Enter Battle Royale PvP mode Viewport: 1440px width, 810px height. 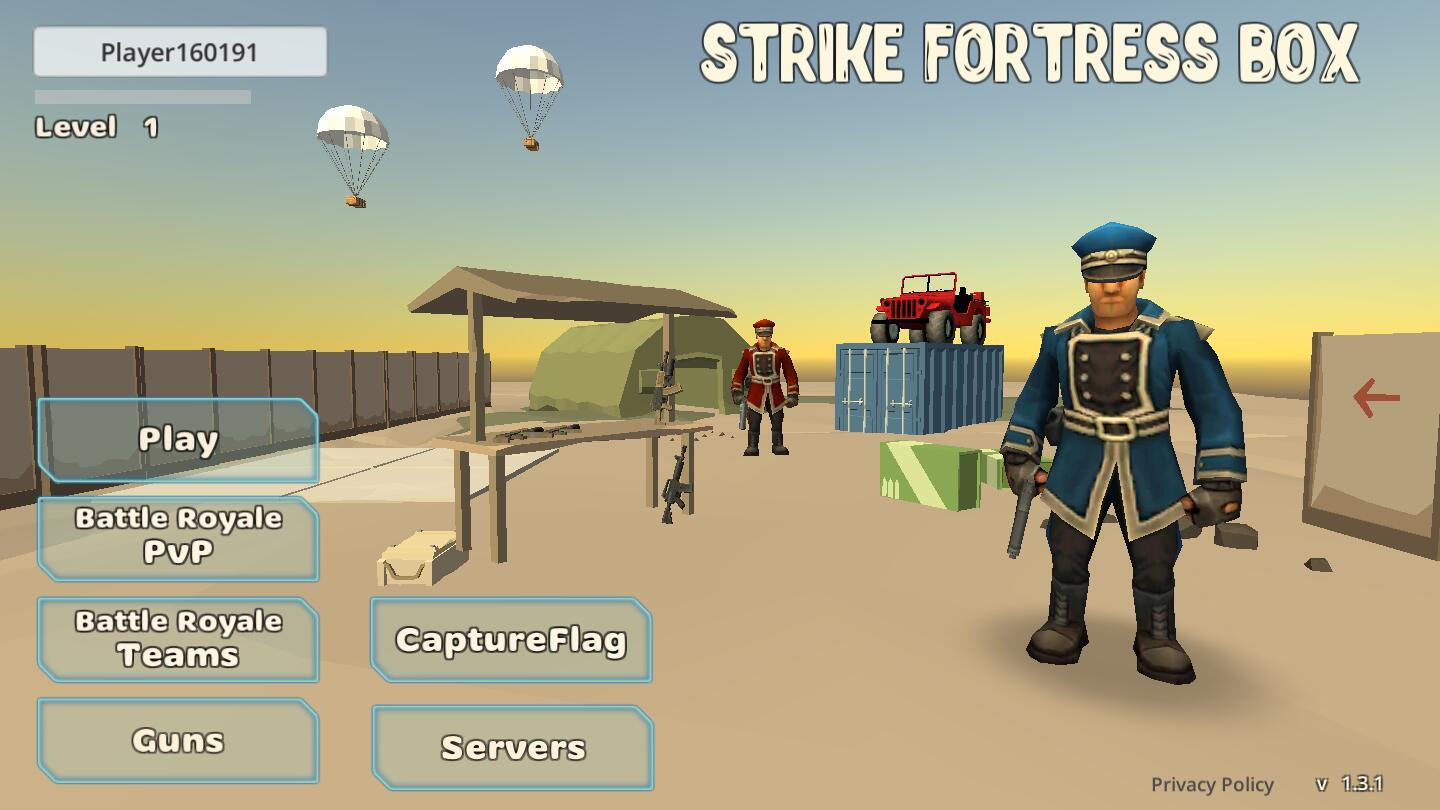point(177,536)
